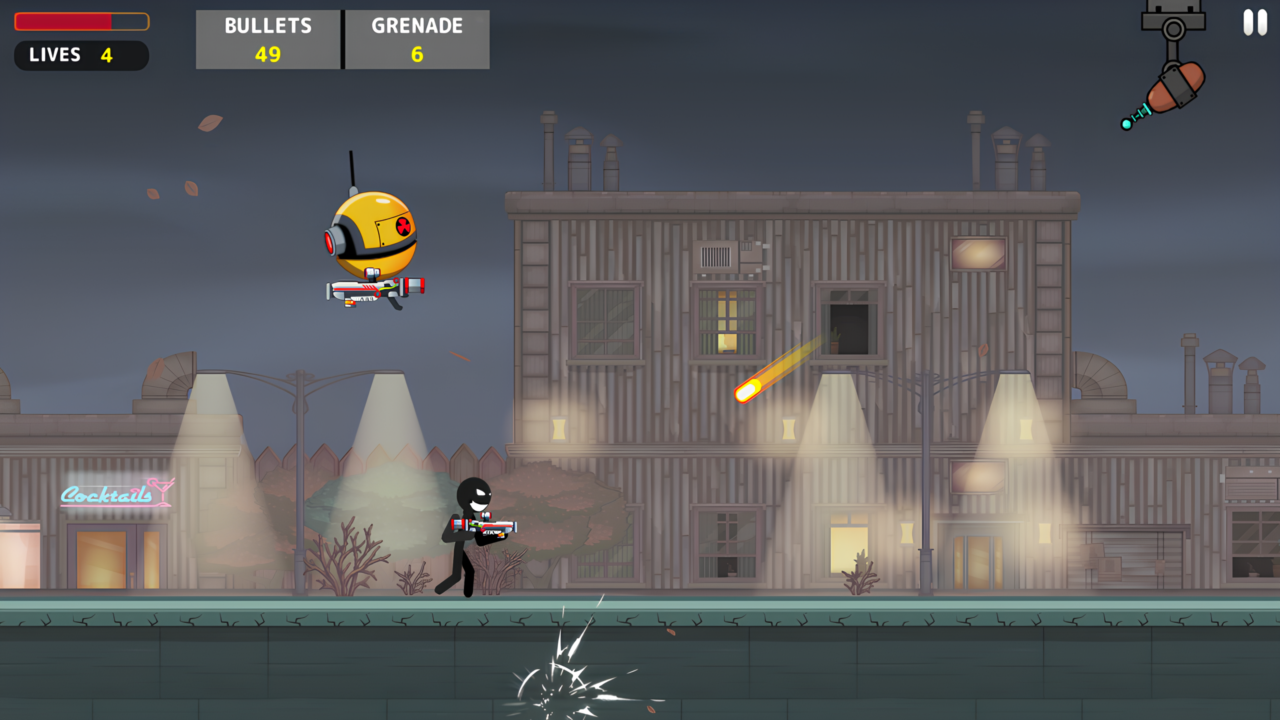
Task: Click the pause icon top right
Action: (x=1254, y=22)
